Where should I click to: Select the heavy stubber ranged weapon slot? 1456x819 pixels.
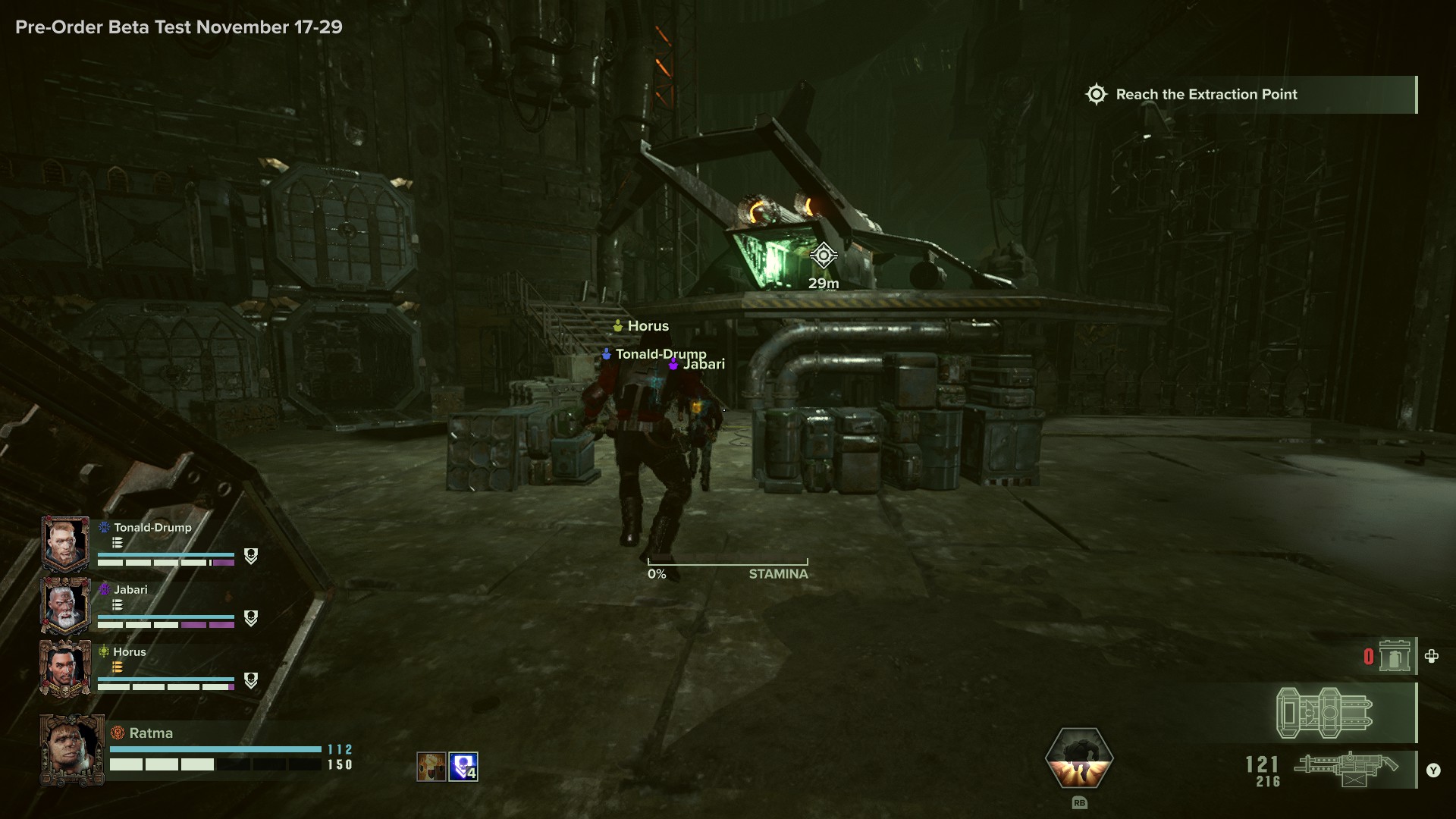tap(1346, 770)
